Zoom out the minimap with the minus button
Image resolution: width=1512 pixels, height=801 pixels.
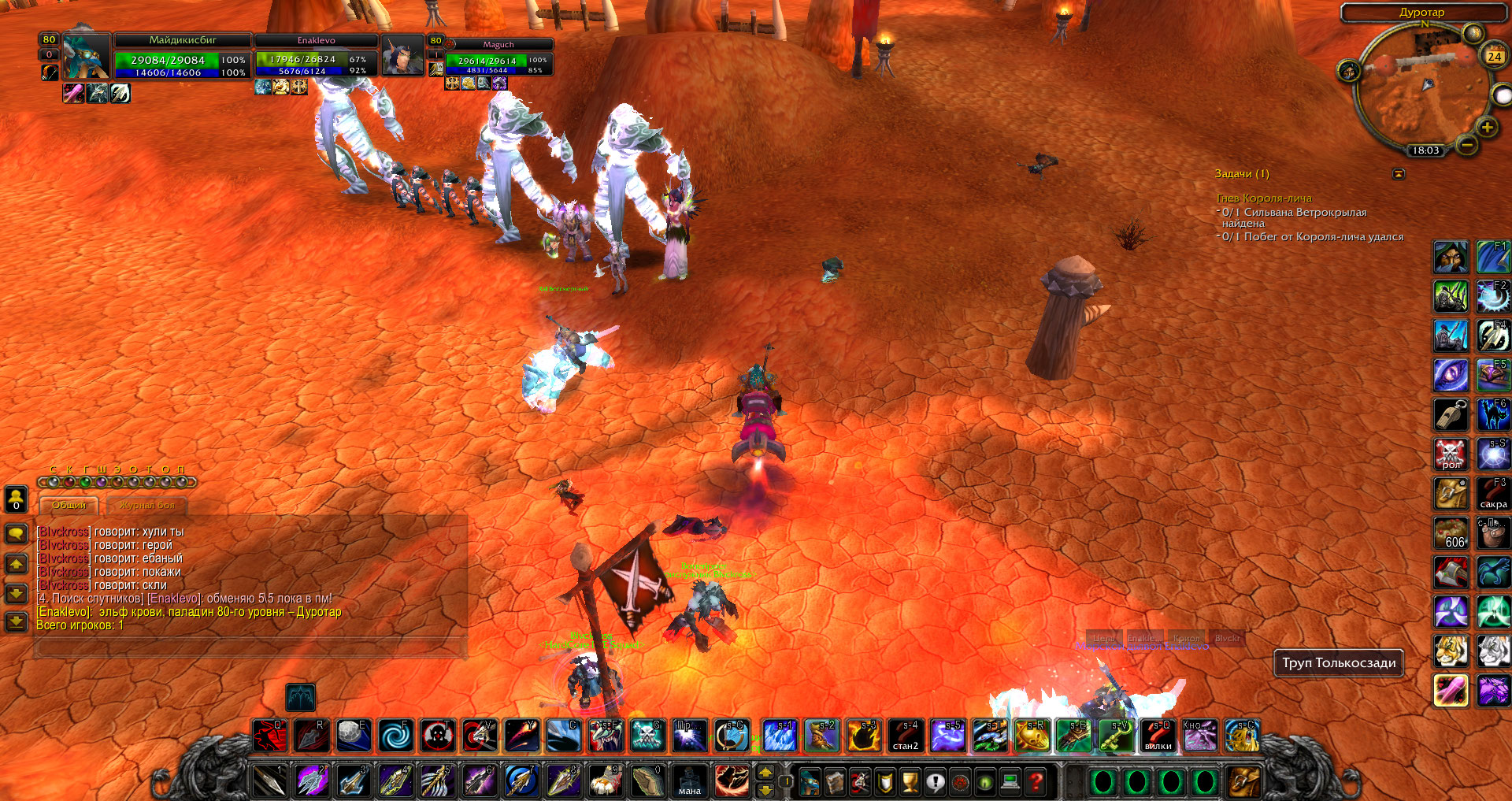coord(1466,145)
